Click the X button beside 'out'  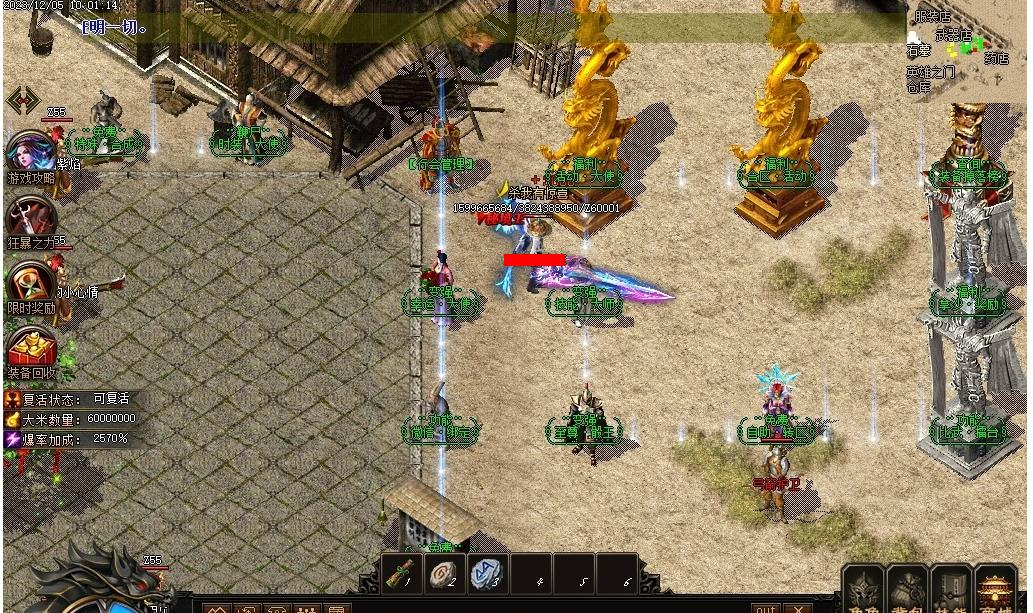pos(797,608)
